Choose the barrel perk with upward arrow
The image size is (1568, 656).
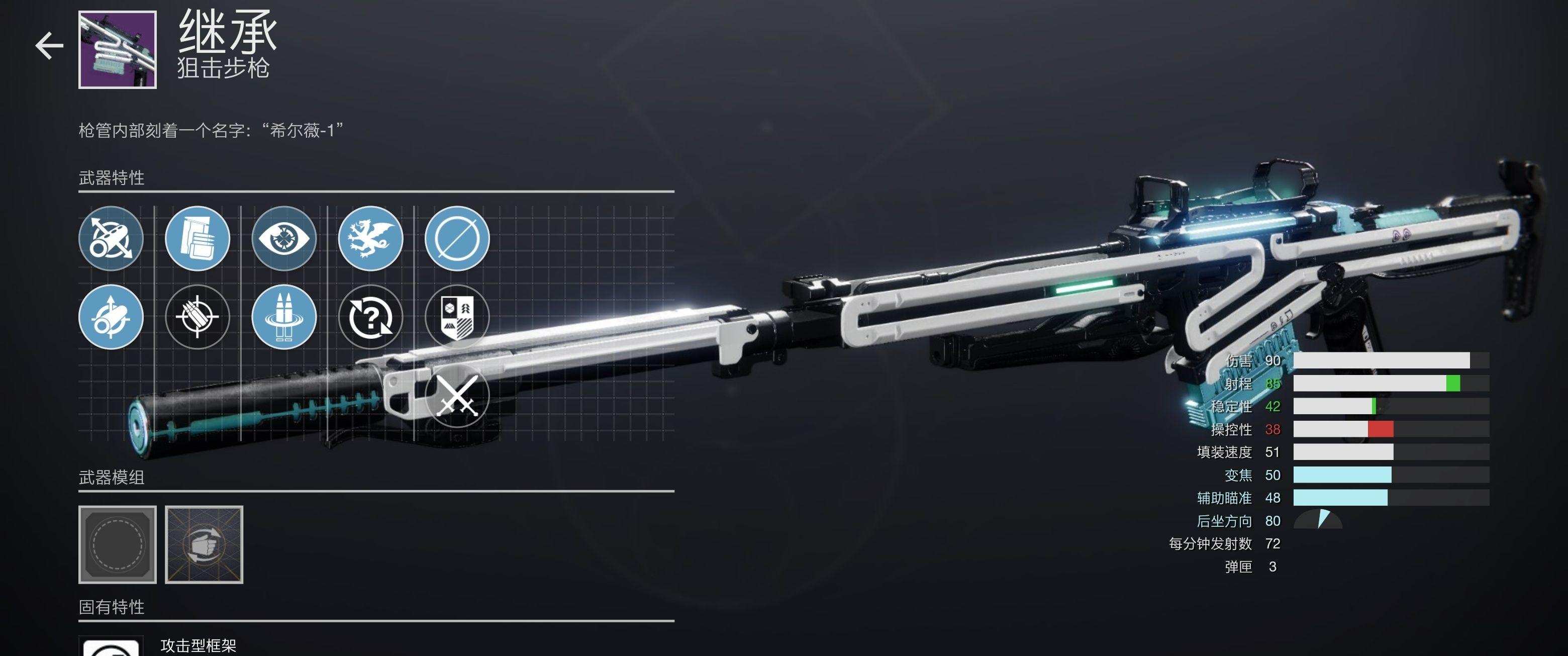coord(111,317)
